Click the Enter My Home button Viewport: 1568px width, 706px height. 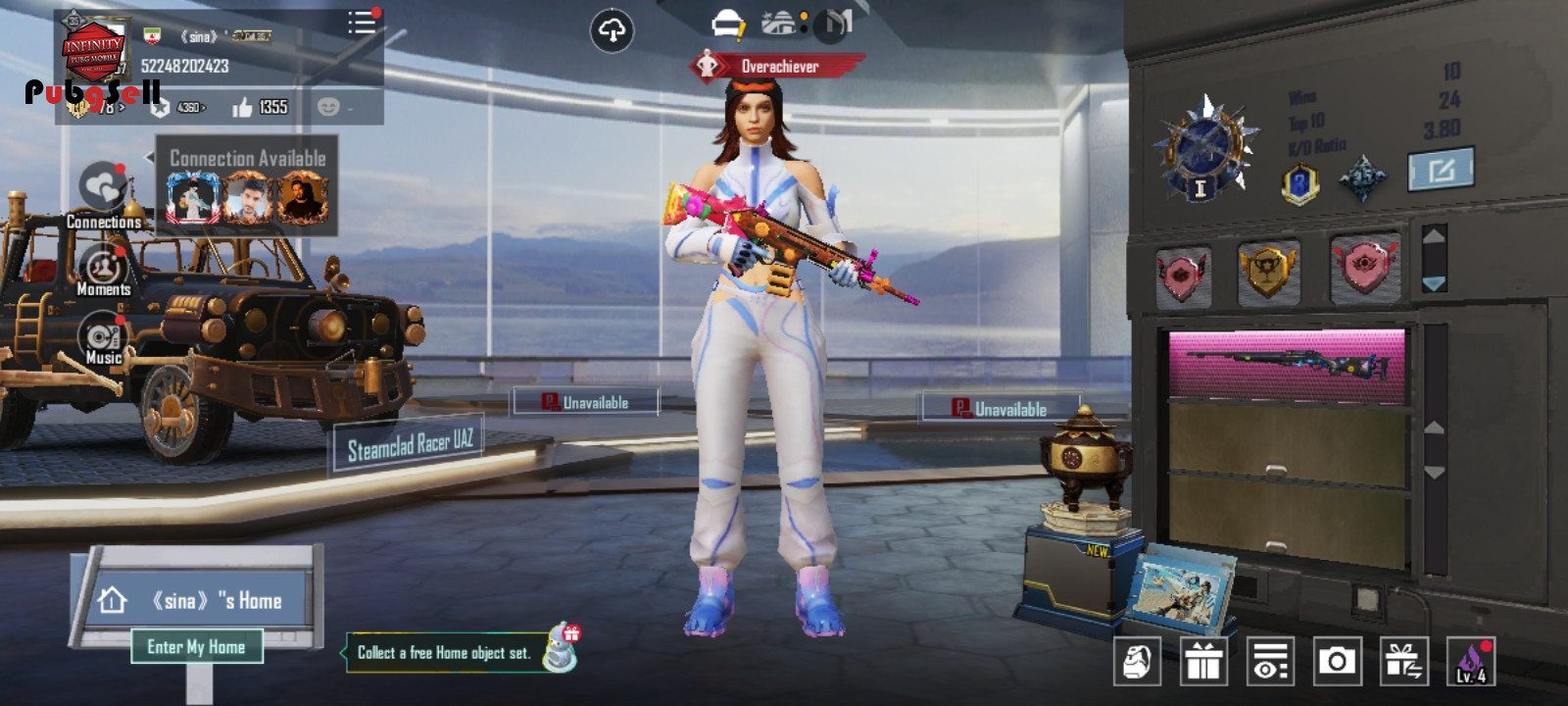pos(196,647)
